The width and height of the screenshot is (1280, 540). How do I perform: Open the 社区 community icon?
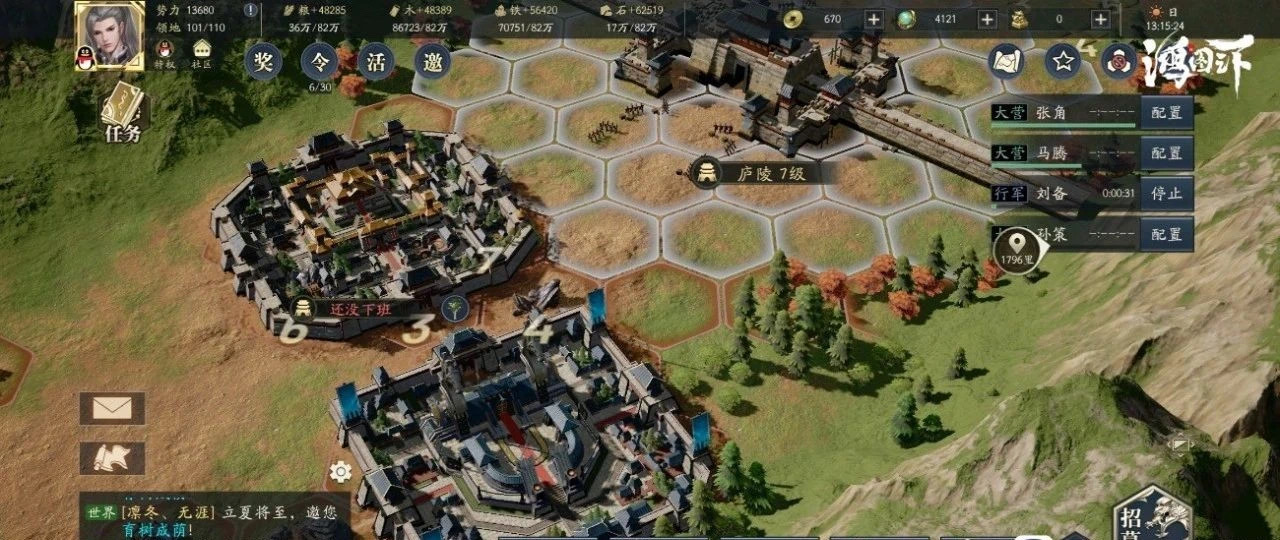point(202,50)
